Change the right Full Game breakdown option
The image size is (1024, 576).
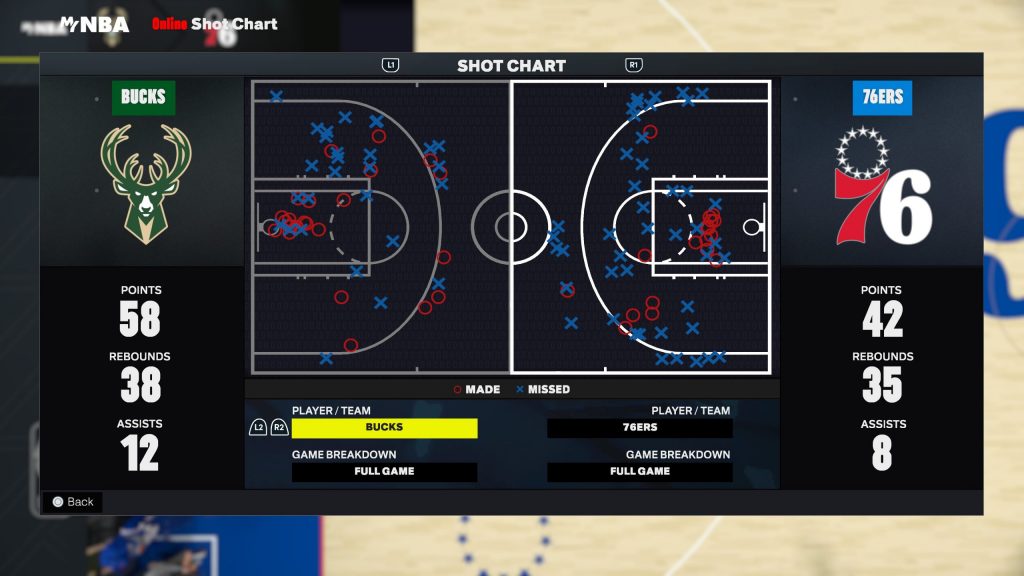click(x=639, y=472)
